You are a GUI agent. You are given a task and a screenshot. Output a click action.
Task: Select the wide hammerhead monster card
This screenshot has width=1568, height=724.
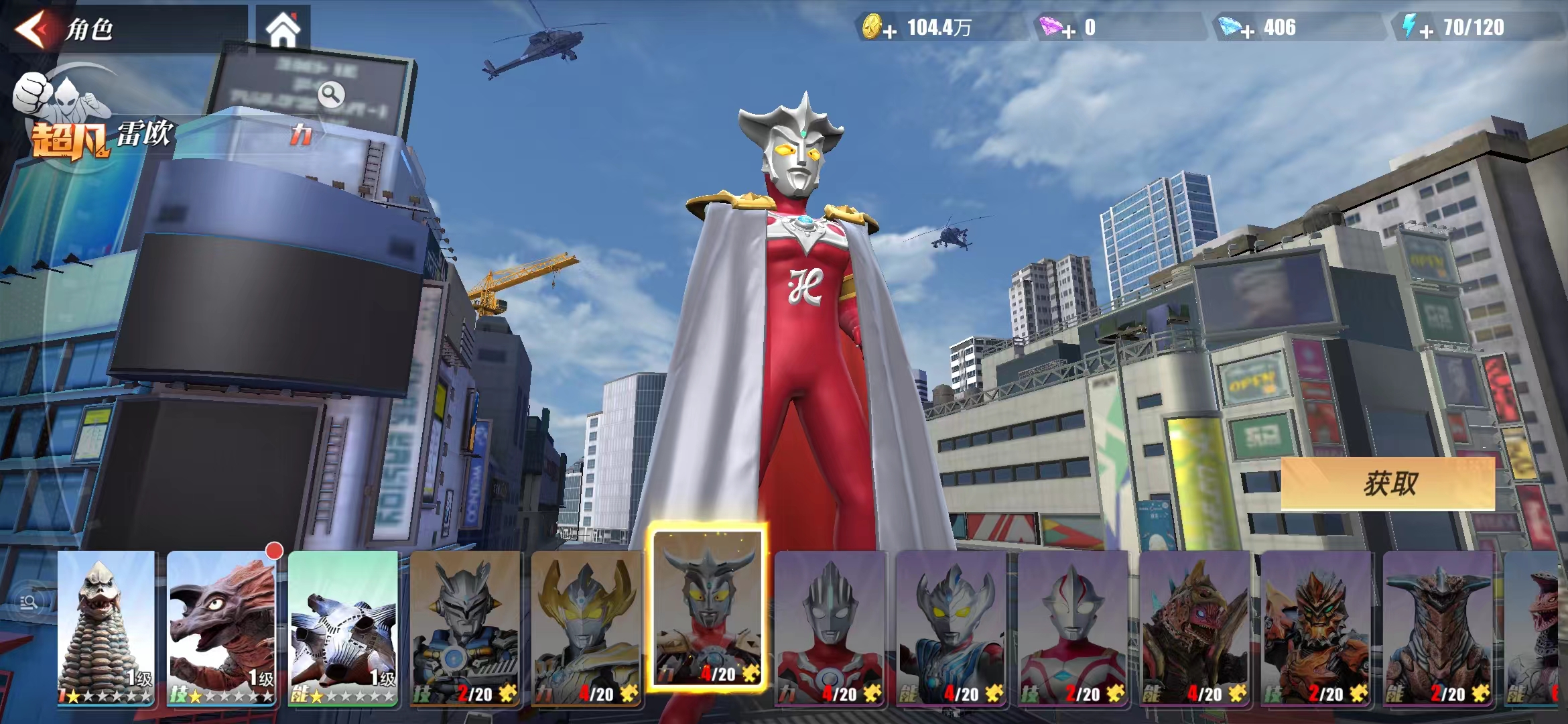pos(1438,627)
